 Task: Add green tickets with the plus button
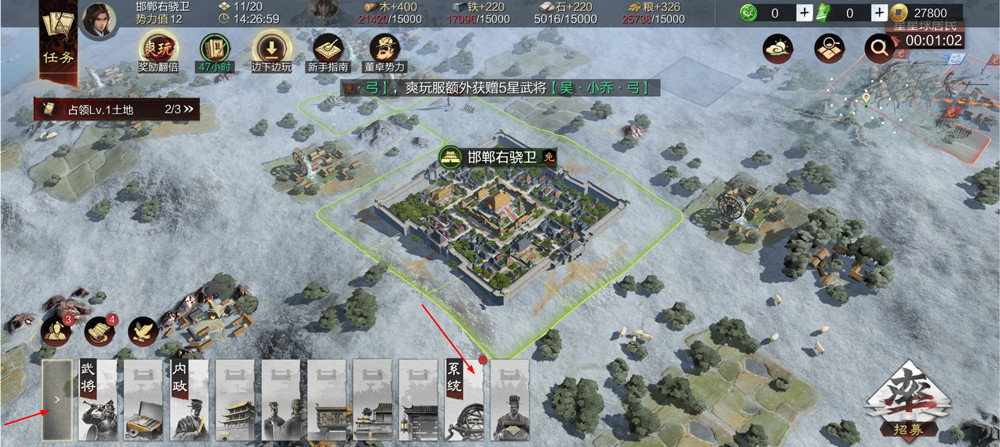878,13
